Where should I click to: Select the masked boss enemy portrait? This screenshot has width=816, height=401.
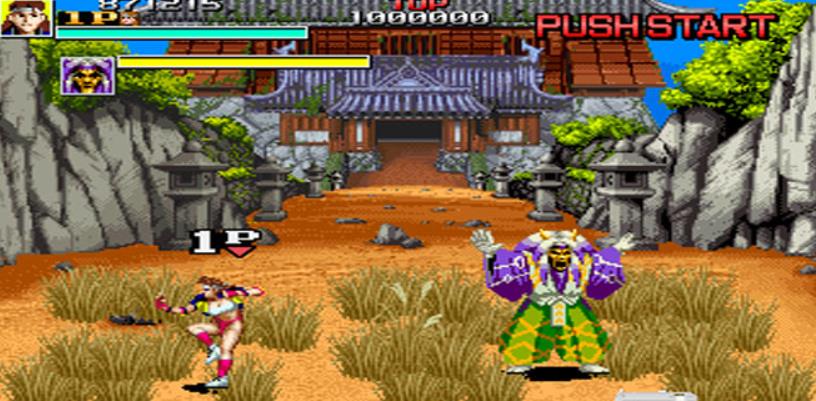pos(82,75)
